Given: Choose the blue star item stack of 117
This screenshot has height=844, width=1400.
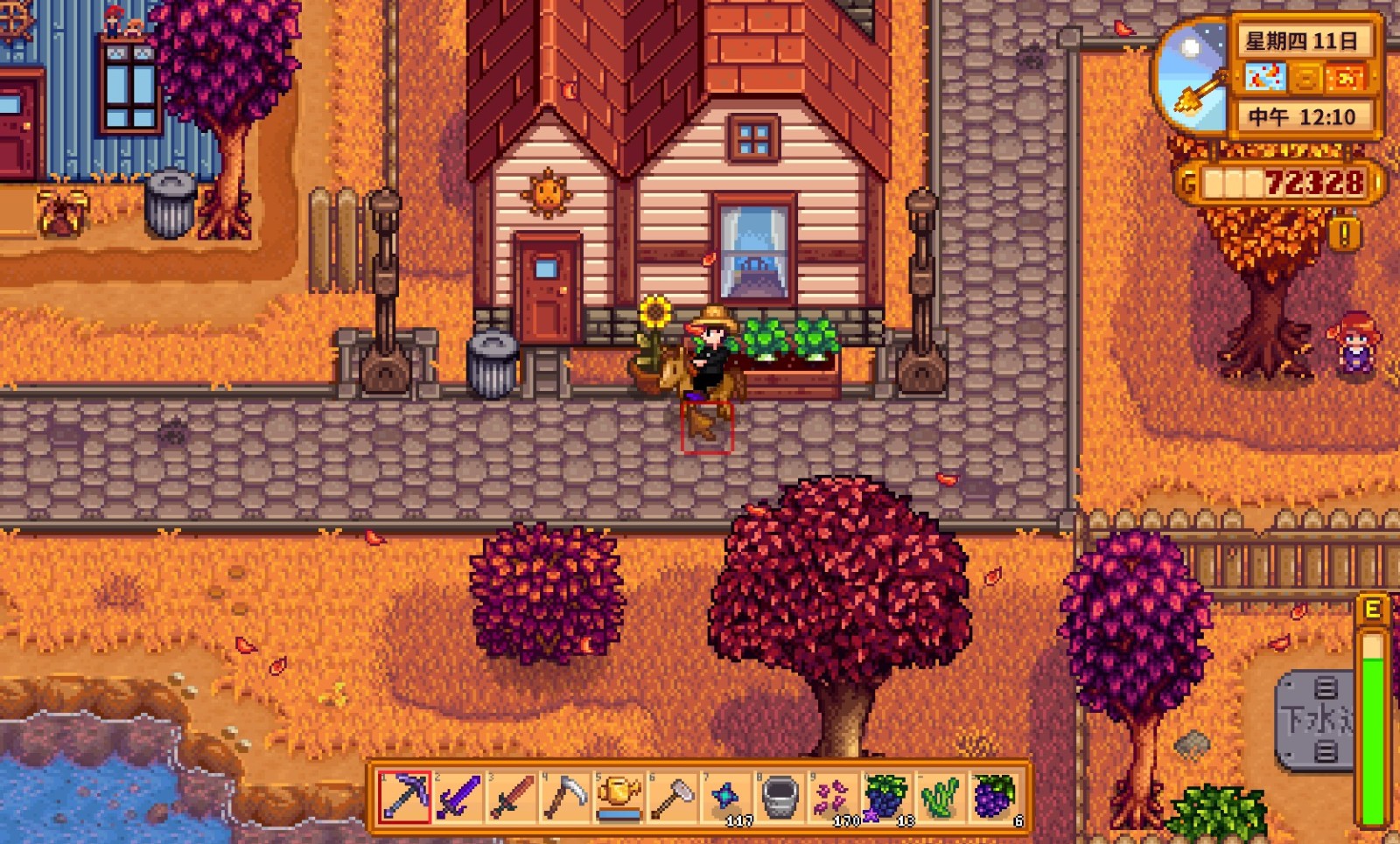Looking at the screenshot, I should pyautogui.click(x=726, y=797).
